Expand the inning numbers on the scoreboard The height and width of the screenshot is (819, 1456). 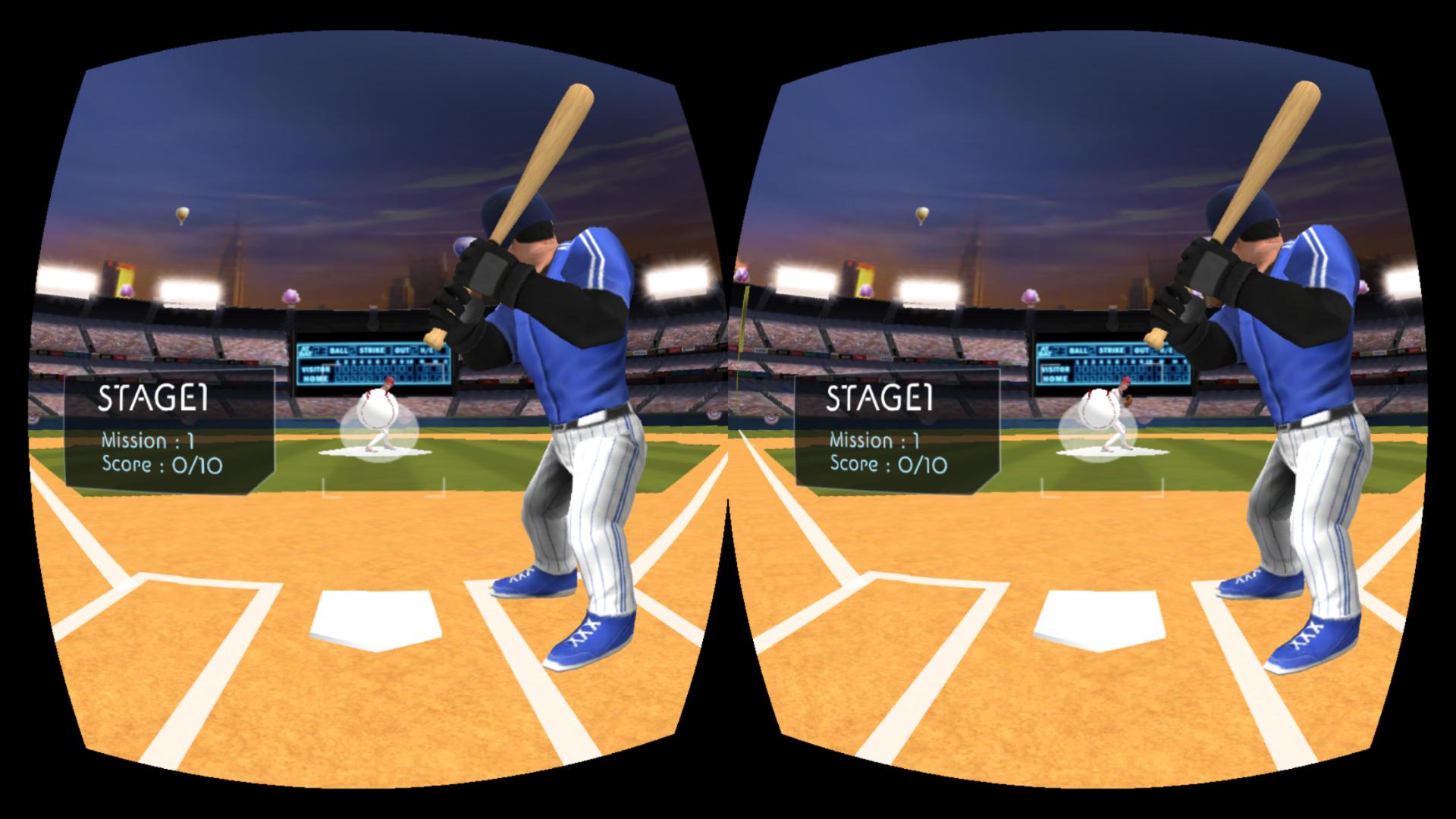(x=384, y=362)
